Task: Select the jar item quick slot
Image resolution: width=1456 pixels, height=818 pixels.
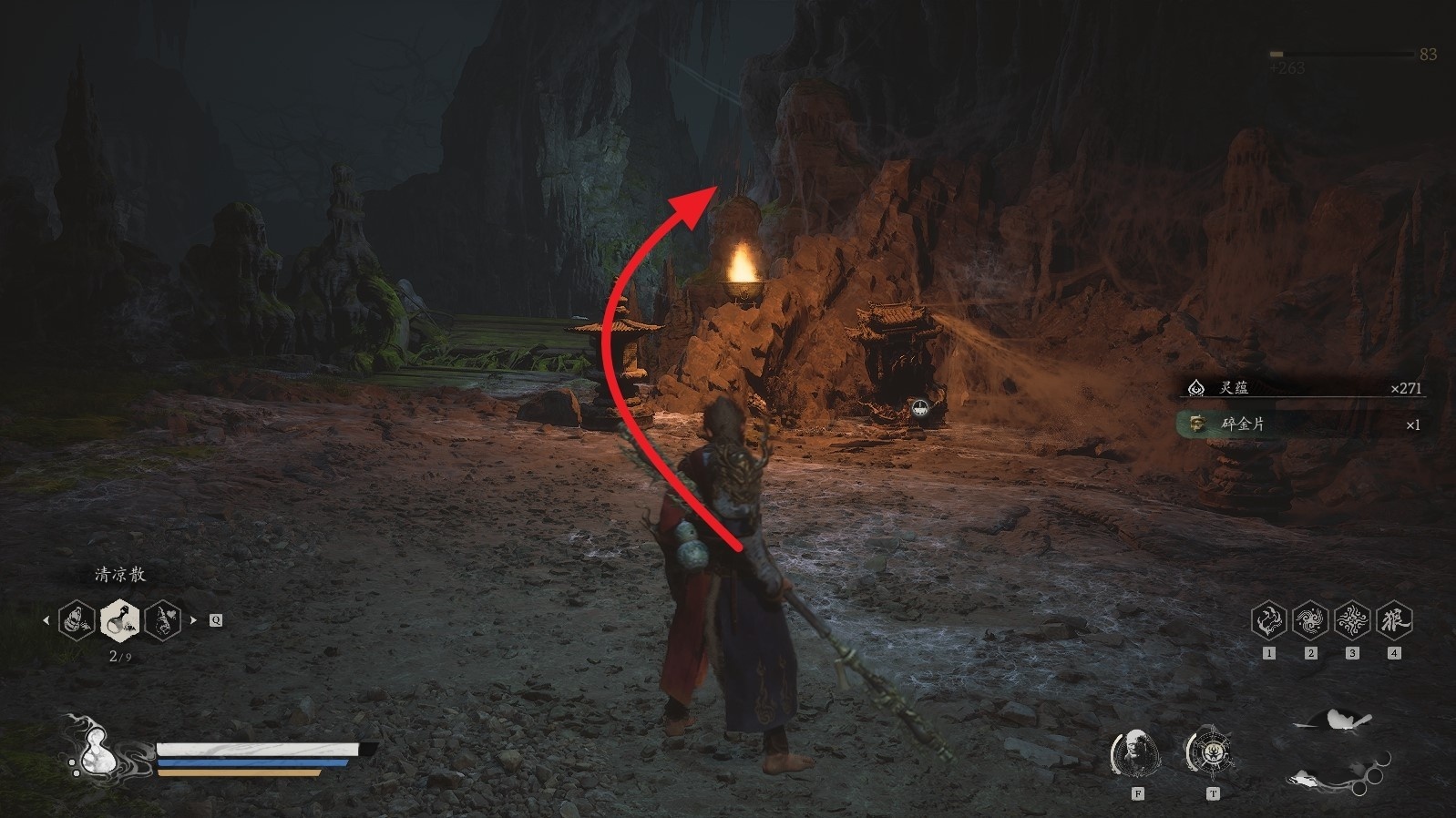Action: click(77, 620)
